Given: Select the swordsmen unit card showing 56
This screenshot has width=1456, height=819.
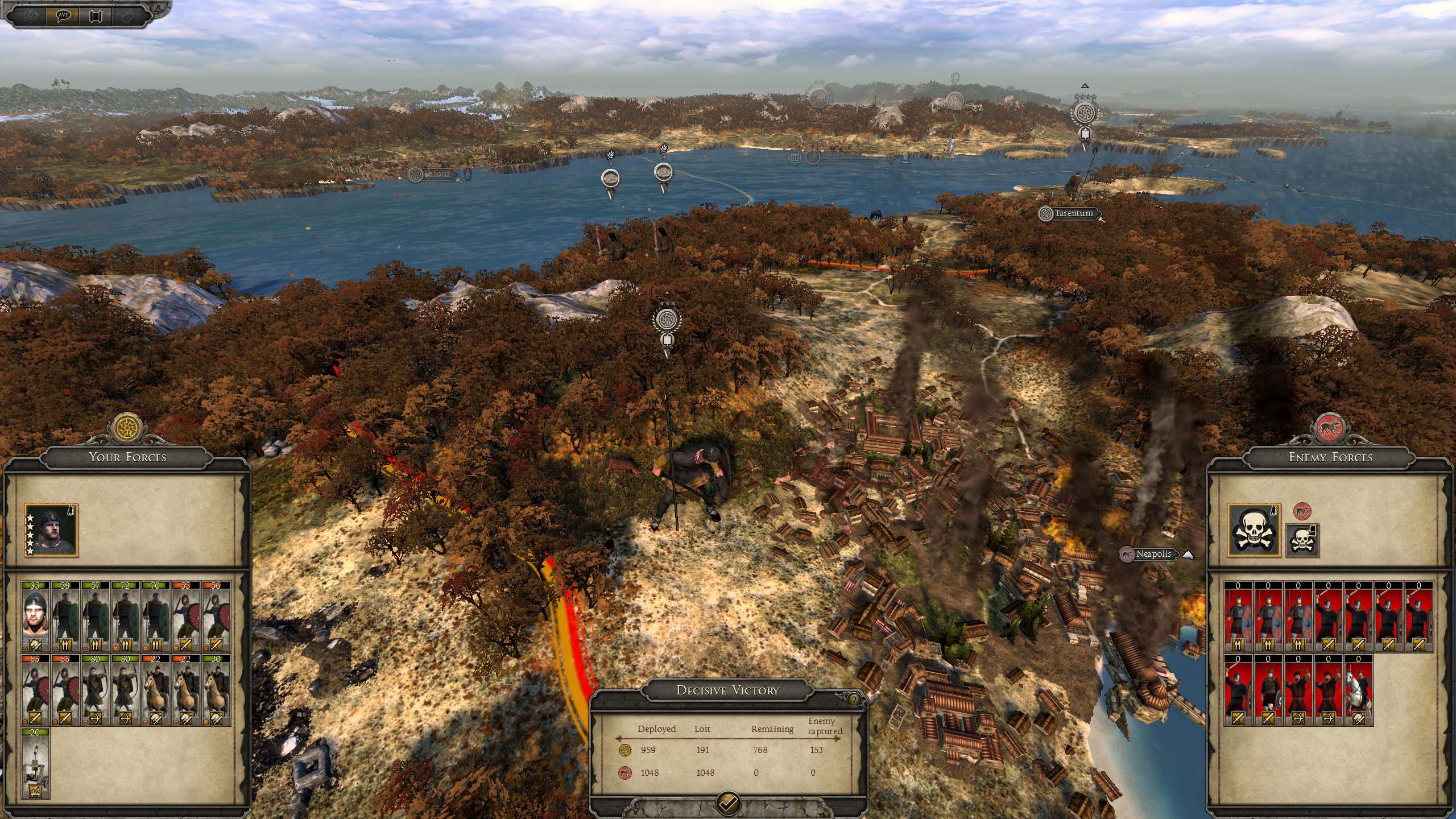Looking at the screenshot, I should 215,616.
